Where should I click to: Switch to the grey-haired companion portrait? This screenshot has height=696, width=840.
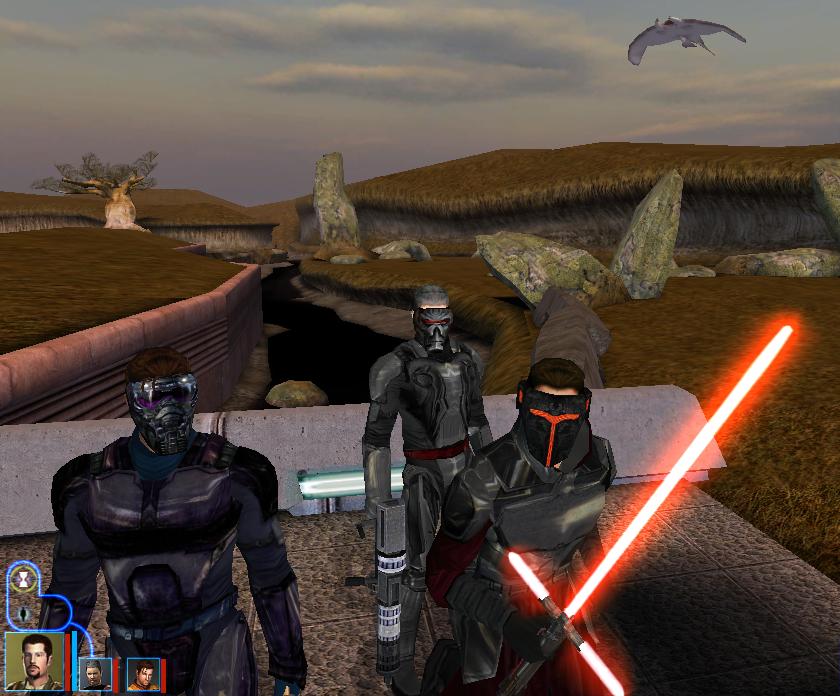coord(97,674)
